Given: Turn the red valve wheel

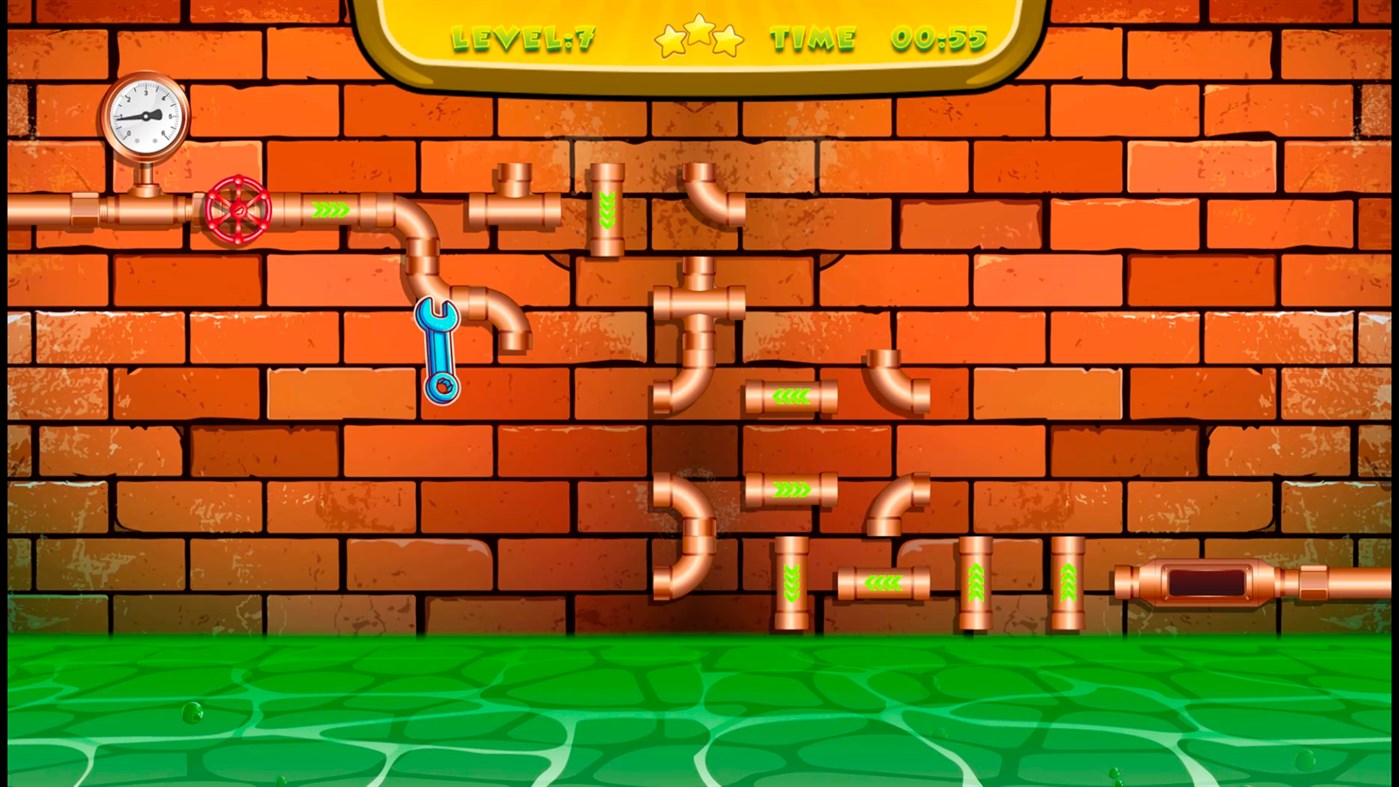Looking at the screenshot, I should pos(238,210).
